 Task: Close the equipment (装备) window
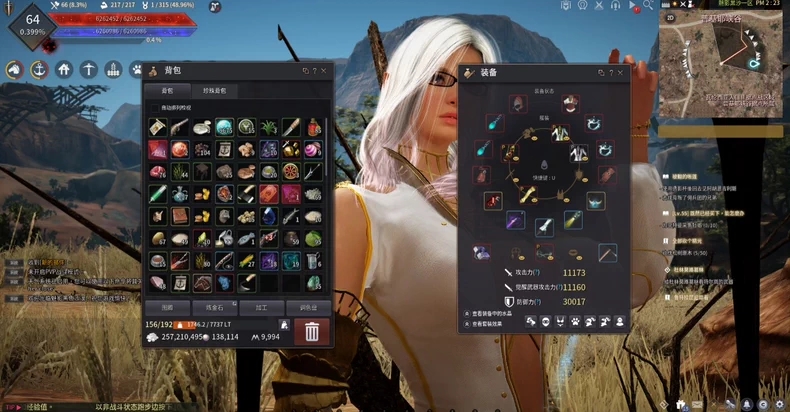tap(621, 72)
